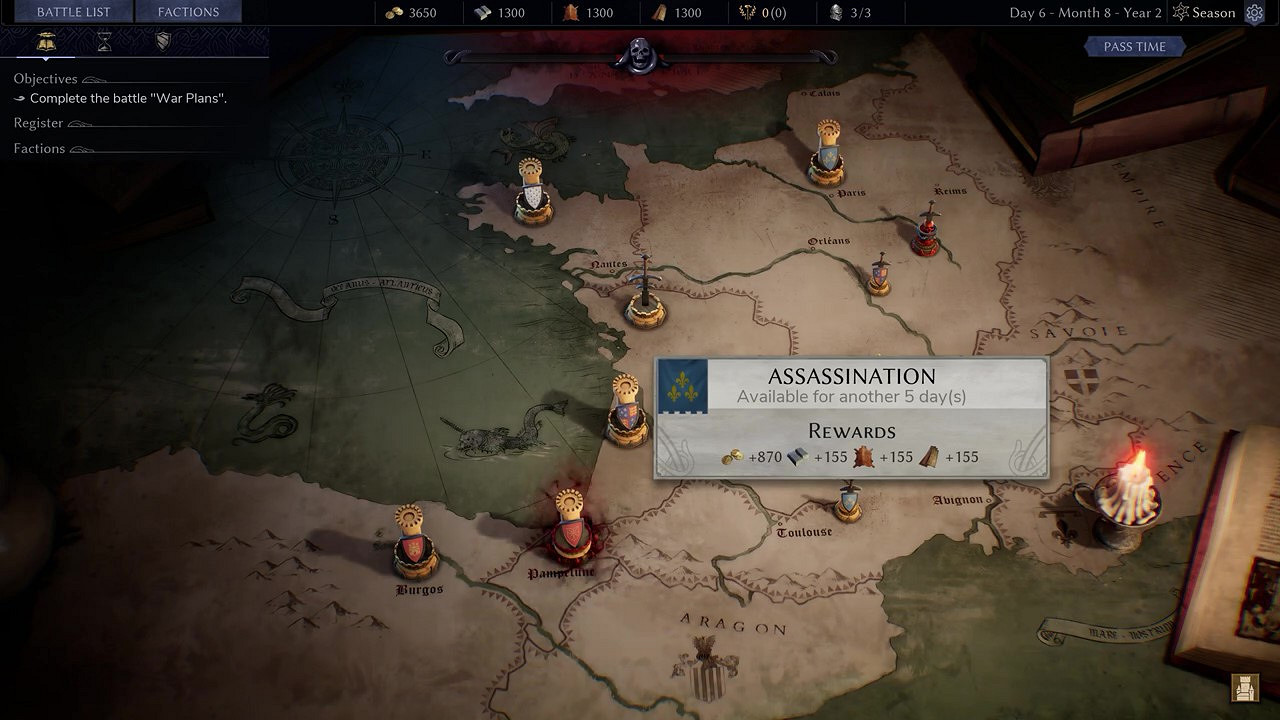The image size is (1280, 720).
Task: Select the battle marker at Pampelune
Action: click(569, 530)
